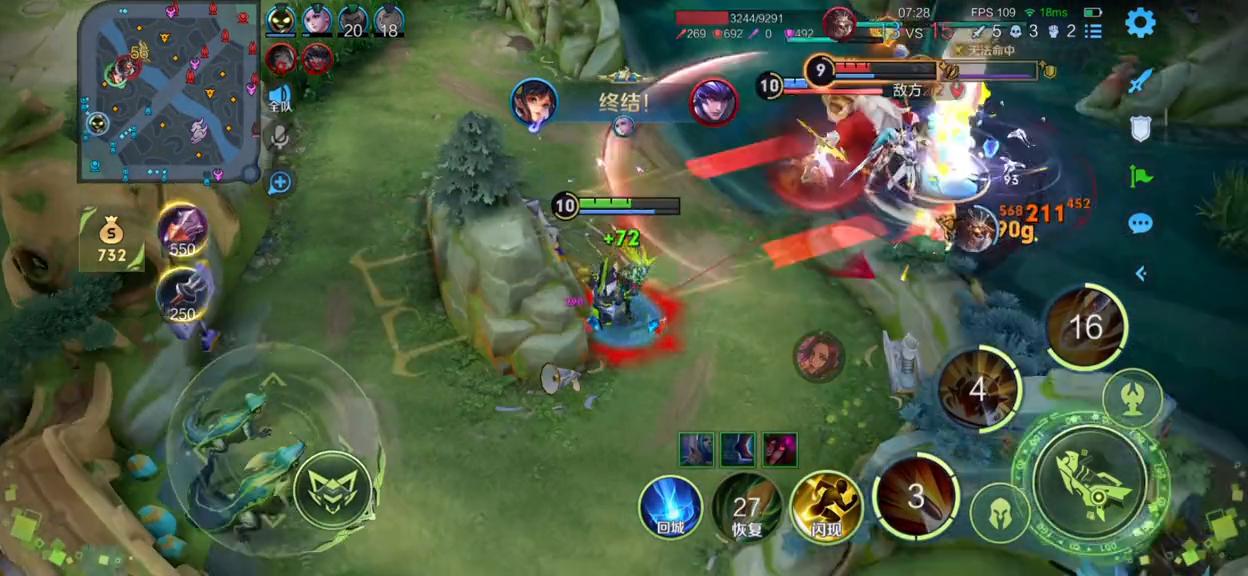Screen dimensions: 1248x576
Task: Cast the ultimate skill showing cooldown 16
Action: (x=1085, y=327)
